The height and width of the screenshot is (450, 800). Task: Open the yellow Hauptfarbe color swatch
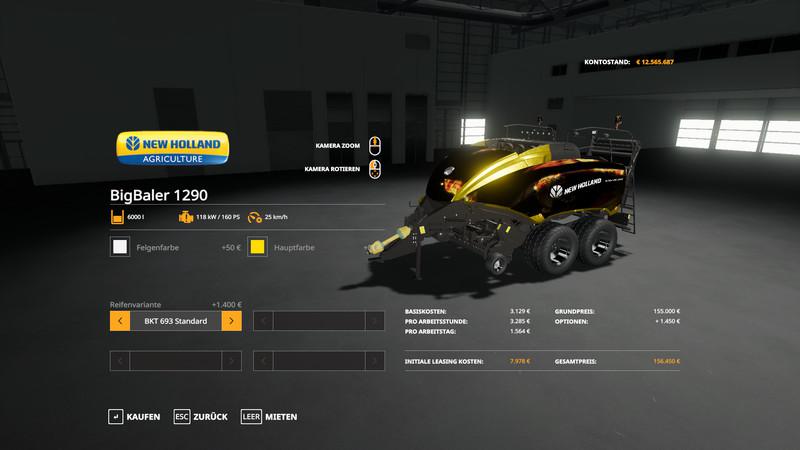point(258,247)
